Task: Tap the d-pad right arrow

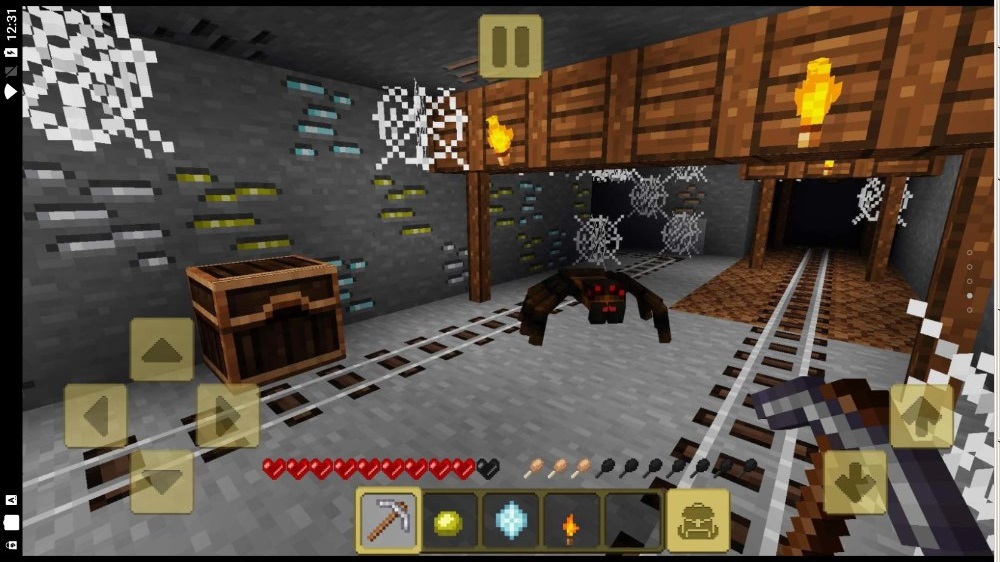Action: pyautogui.click(x=227, y=415)
